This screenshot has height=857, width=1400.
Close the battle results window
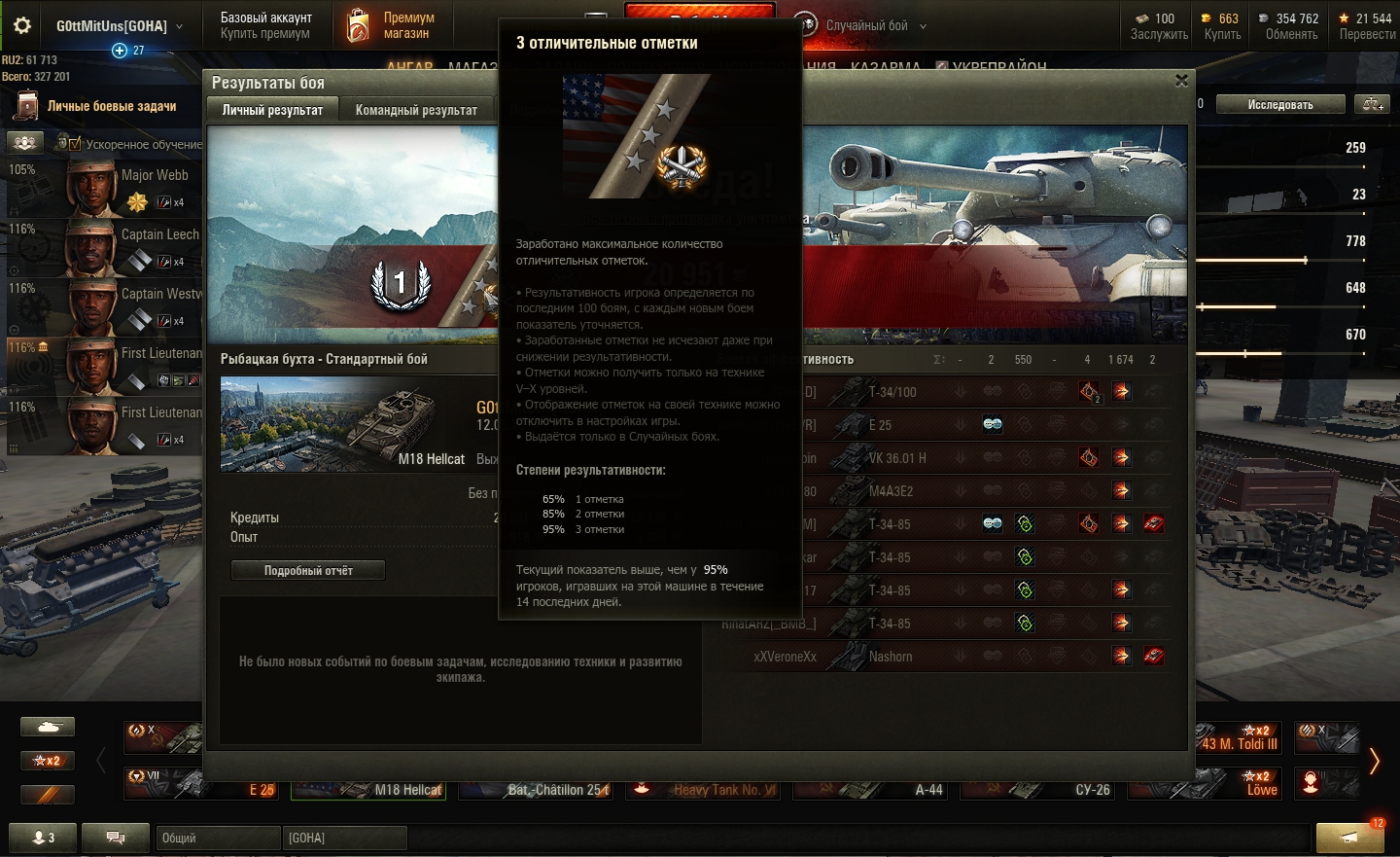pos(1181,81)
